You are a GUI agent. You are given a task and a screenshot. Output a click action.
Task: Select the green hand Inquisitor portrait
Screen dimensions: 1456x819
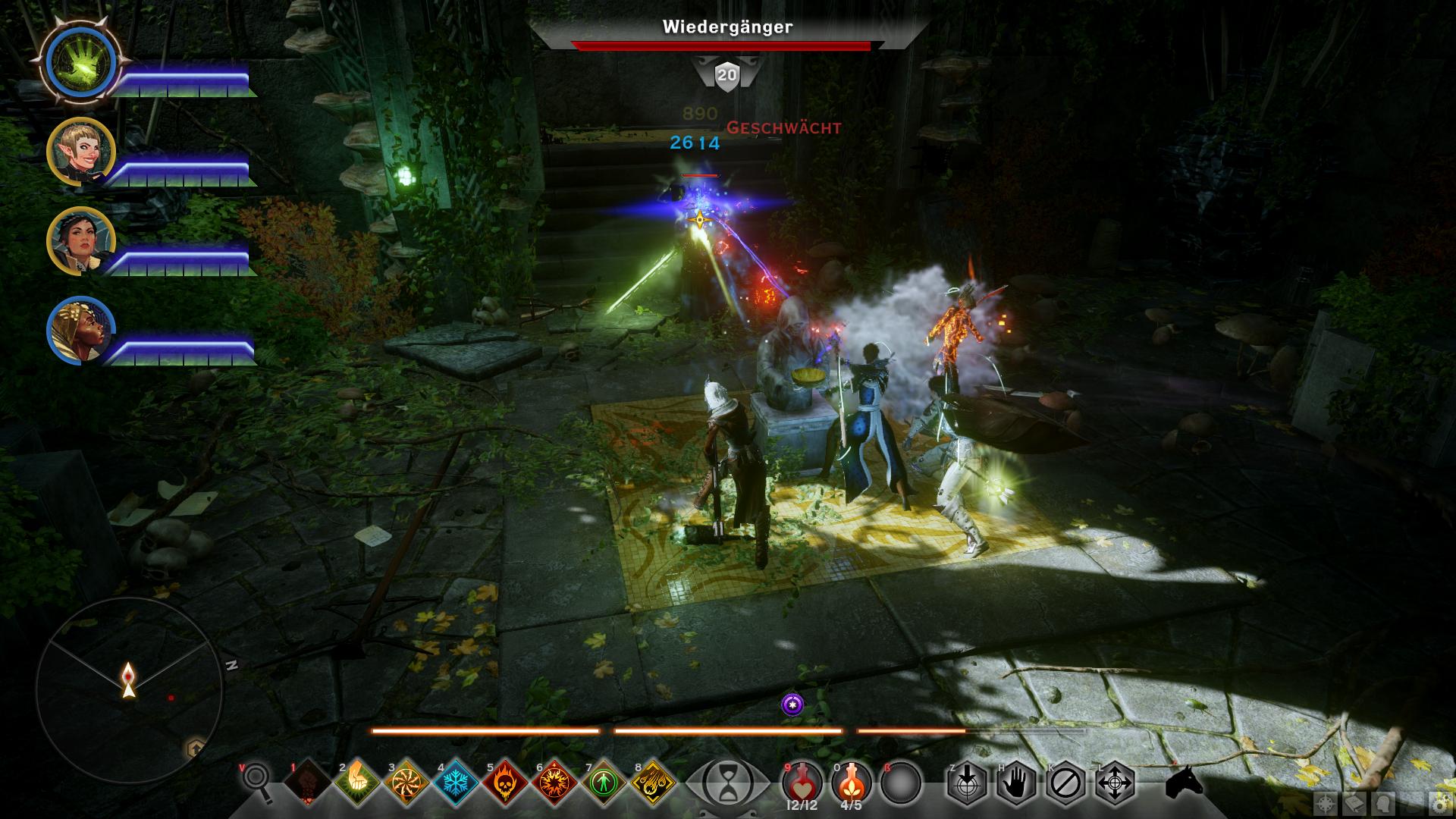(80, 62)
